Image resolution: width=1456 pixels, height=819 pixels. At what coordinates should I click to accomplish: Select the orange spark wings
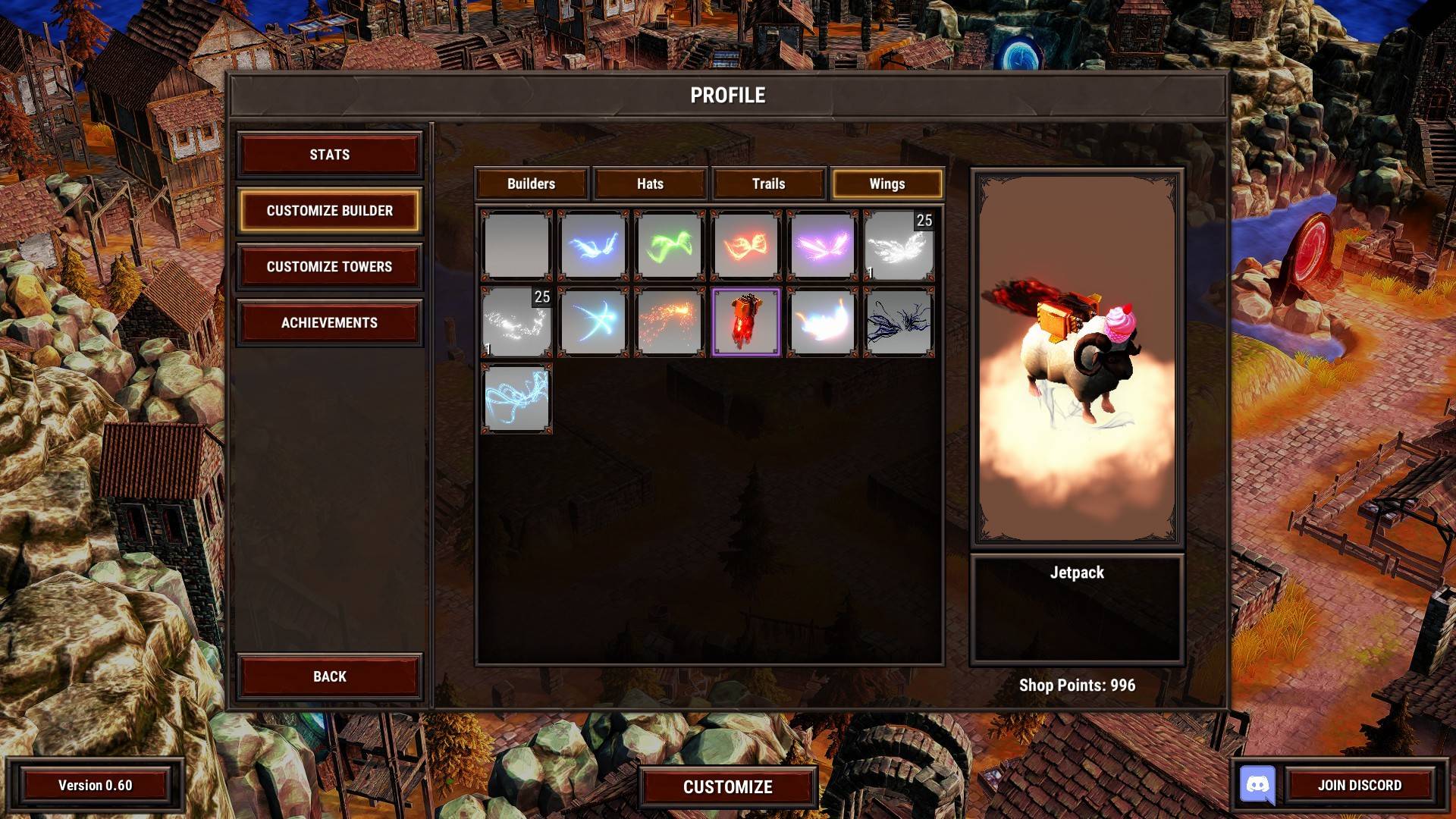click(670, 322)
